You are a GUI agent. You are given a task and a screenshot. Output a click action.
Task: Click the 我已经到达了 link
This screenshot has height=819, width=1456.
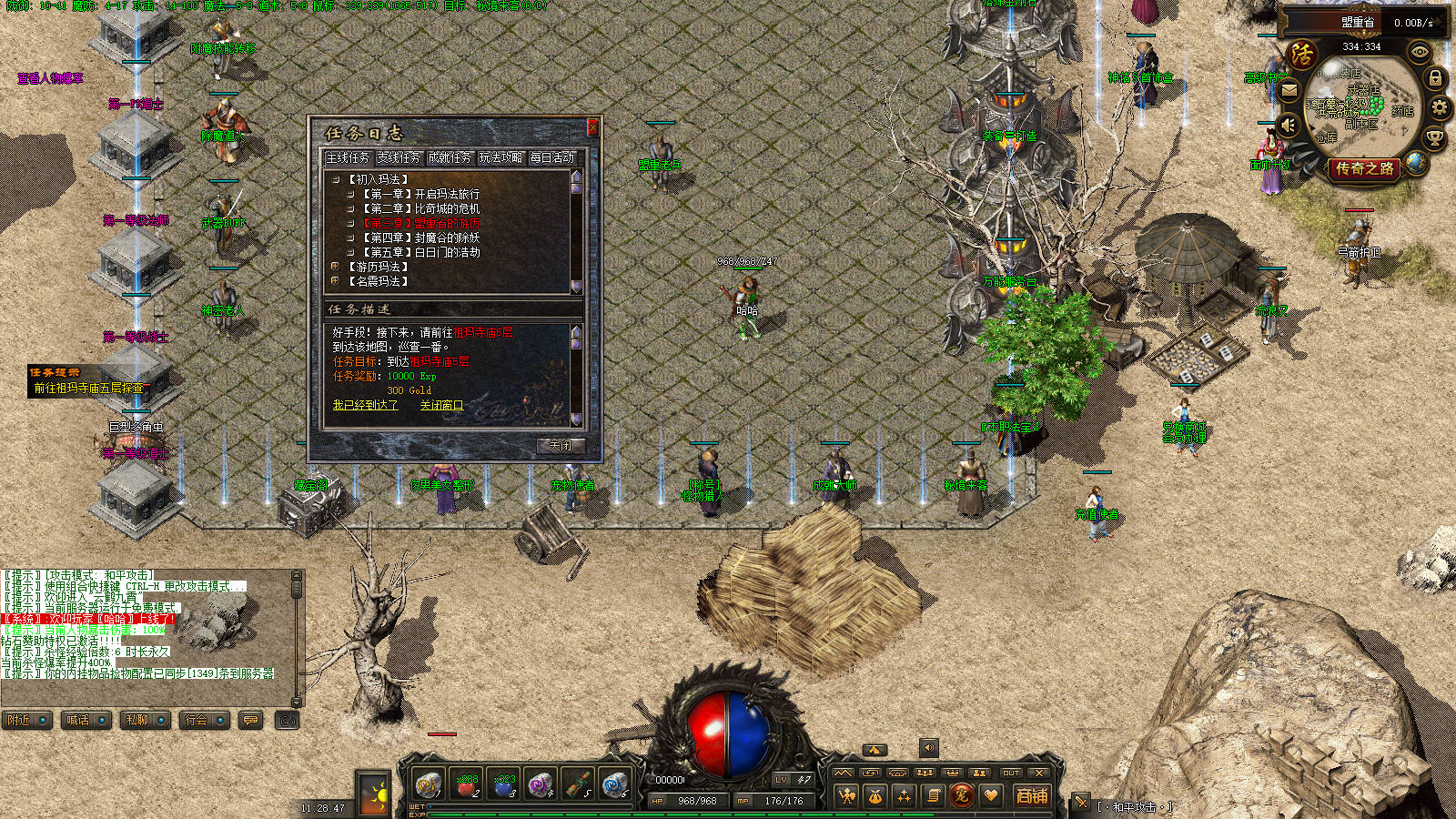(365, 405)
